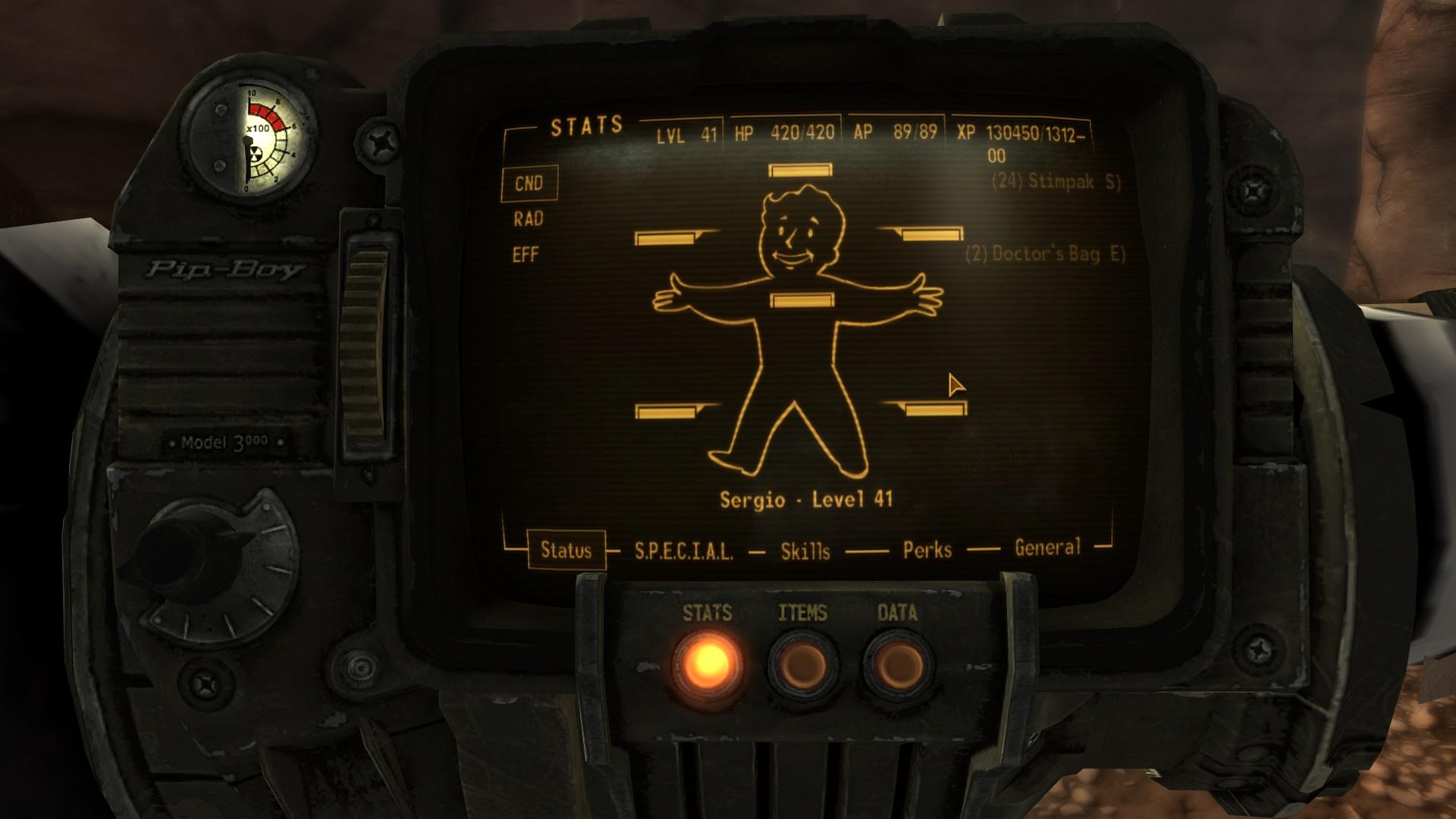View the Perks tab
This screenshot has height=819, width=1456.
[x=927, y=550]
